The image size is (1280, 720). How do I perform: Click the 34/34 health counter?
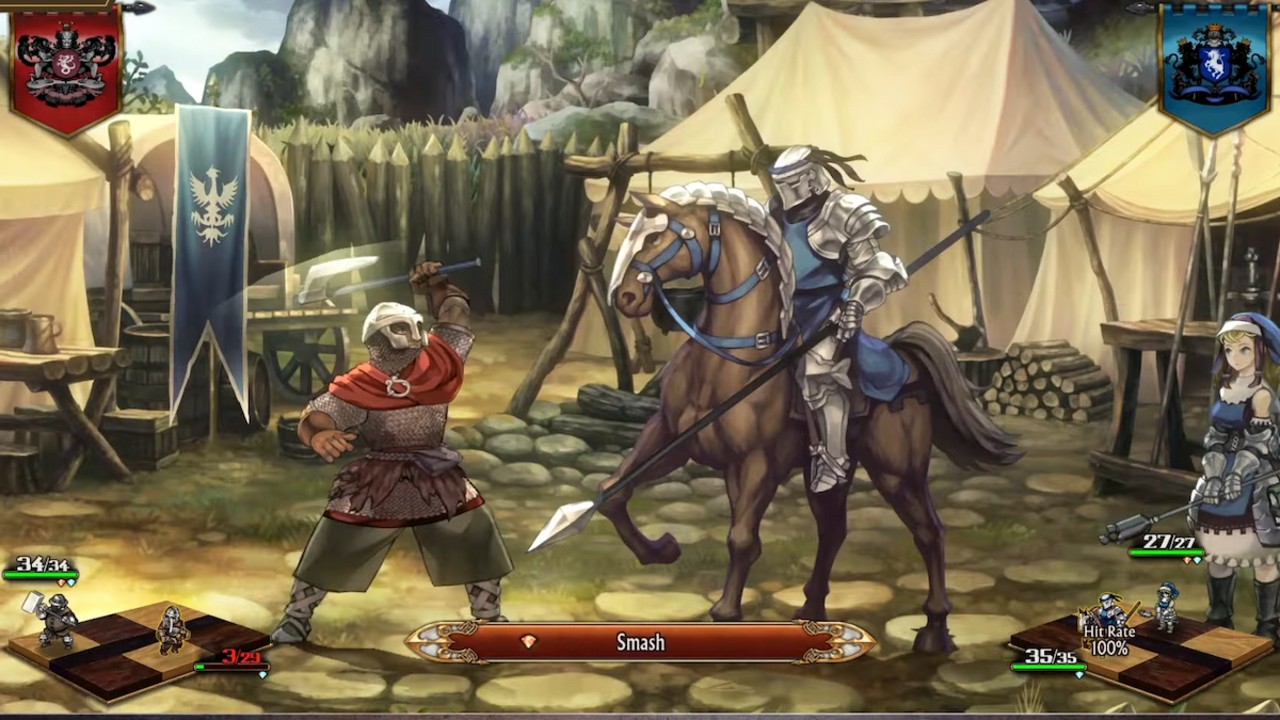pyautogui.click(x=43, y=563)
